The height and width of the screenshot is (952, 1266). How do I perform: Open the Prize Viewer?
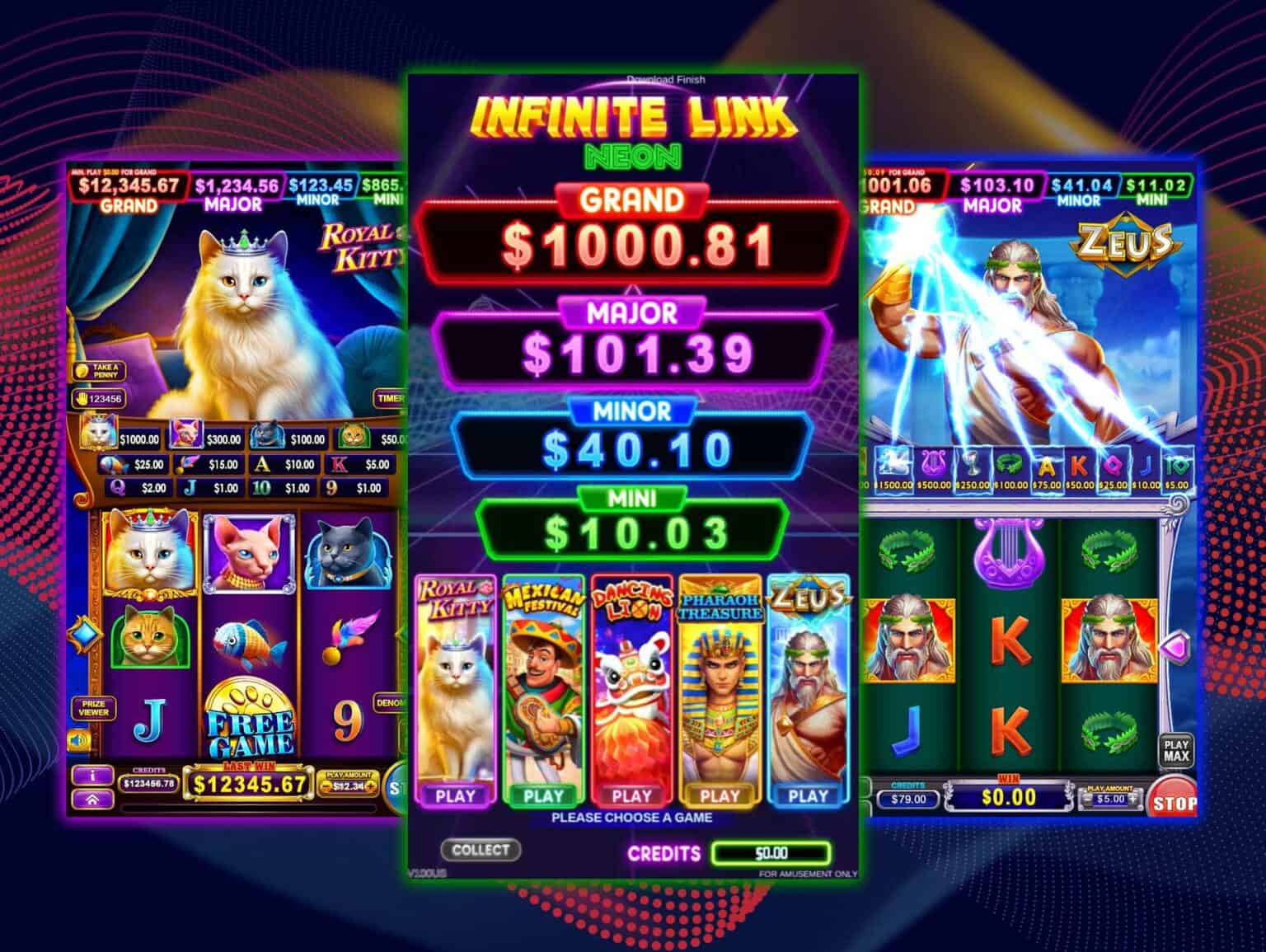[x=94, y=708]
